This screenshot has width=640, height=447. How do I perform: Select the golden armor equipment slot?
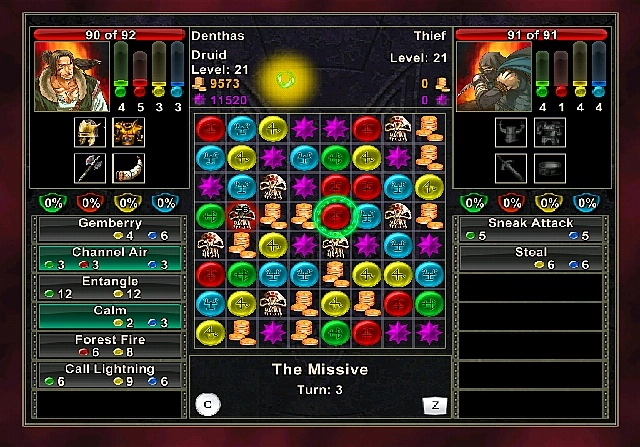[x=127, y=132]
